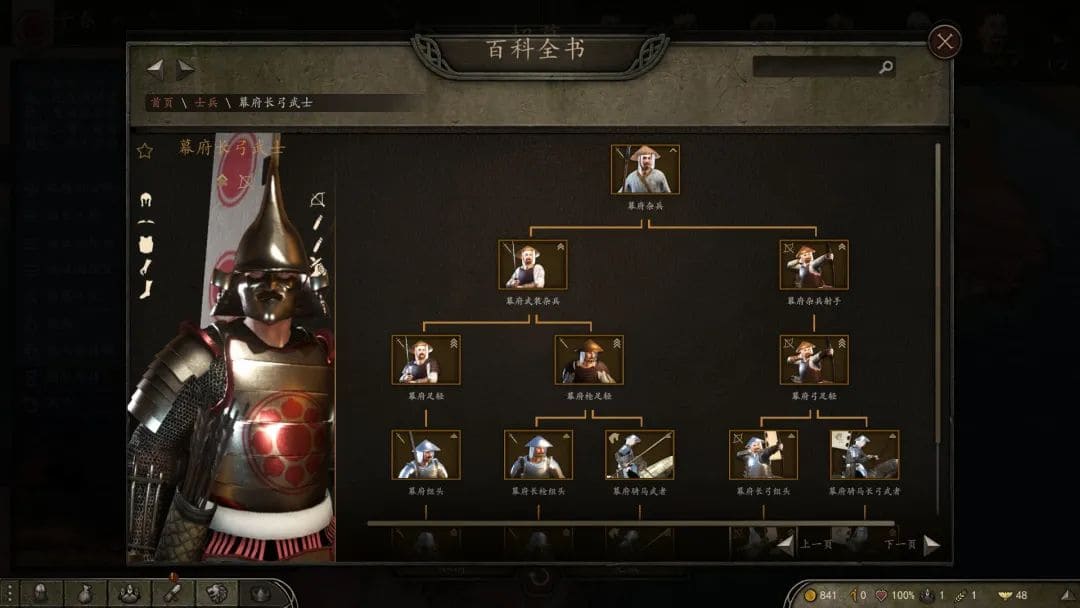Go forward with the right arrow

coord(186,69)
